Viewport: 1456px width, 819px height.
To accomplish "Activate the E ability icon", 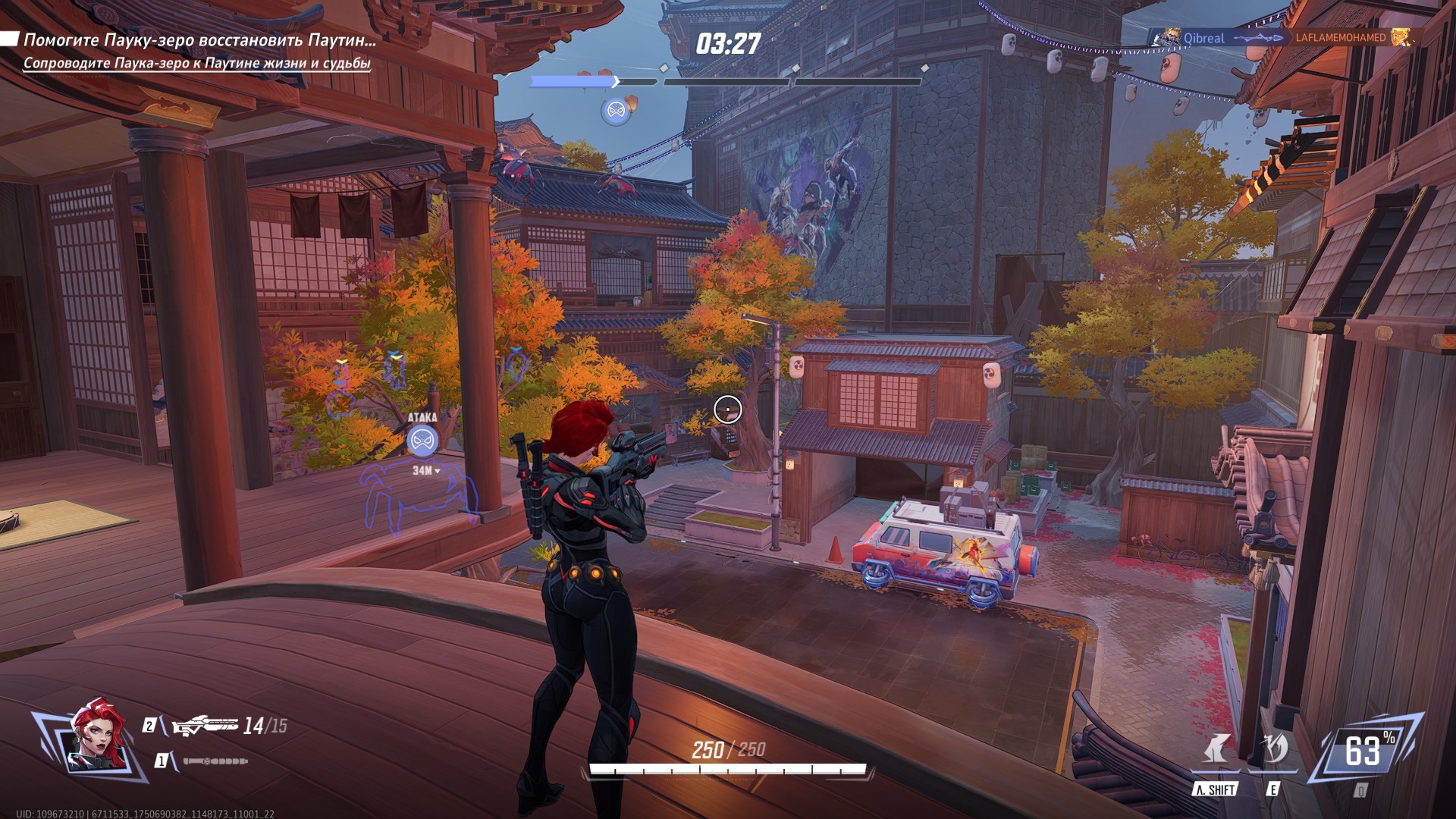I will click(x=1273, y=750).
